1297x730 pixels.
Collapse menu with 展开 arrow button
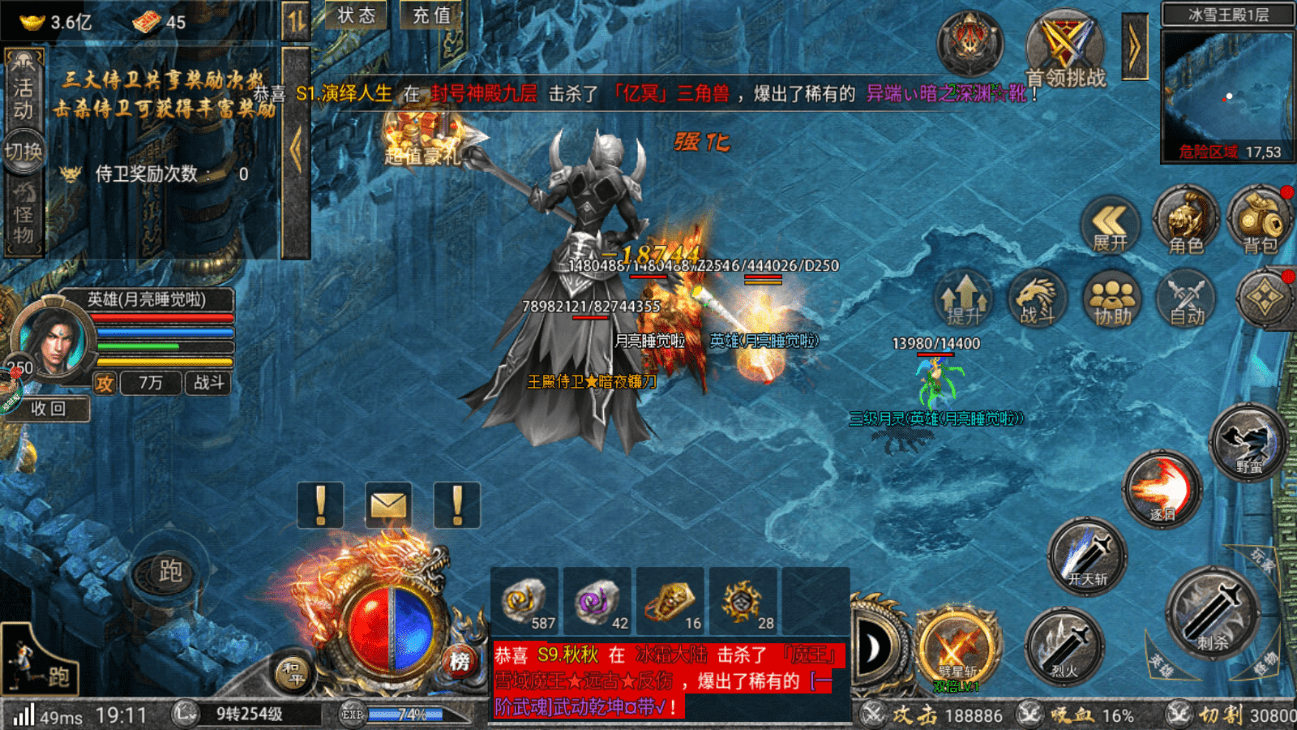(x=1110, y=223)
